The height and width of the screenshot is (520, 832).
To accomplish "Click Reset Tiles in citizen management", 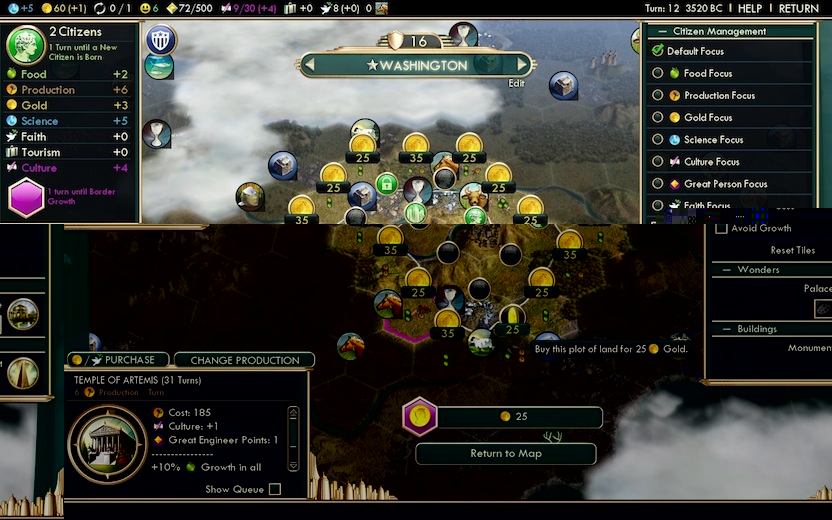I will point(792,250).
